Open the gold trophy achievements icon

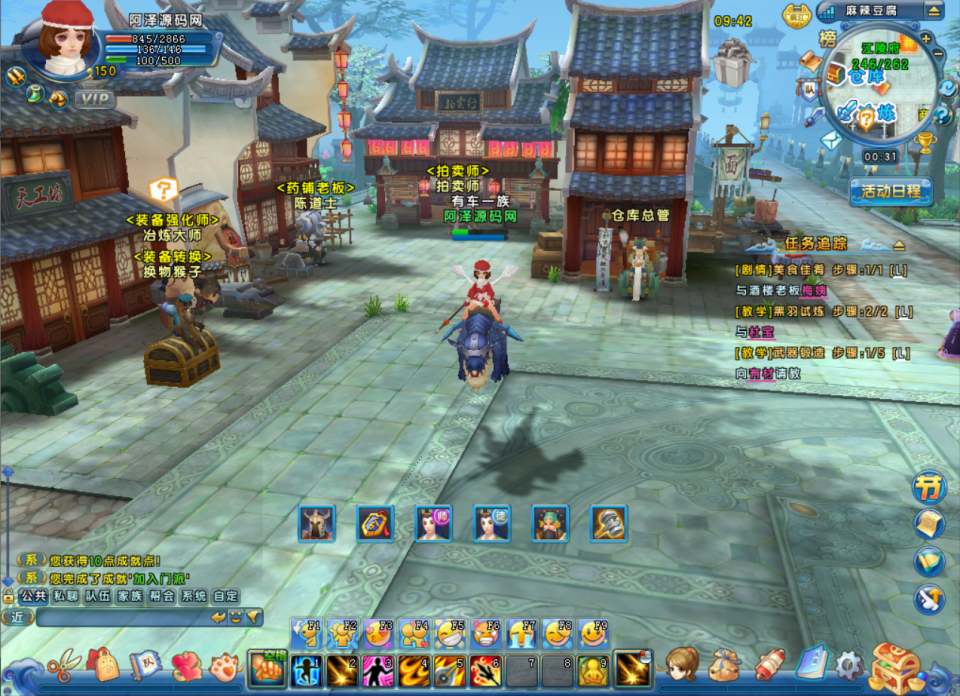click(x=924, y=141)
